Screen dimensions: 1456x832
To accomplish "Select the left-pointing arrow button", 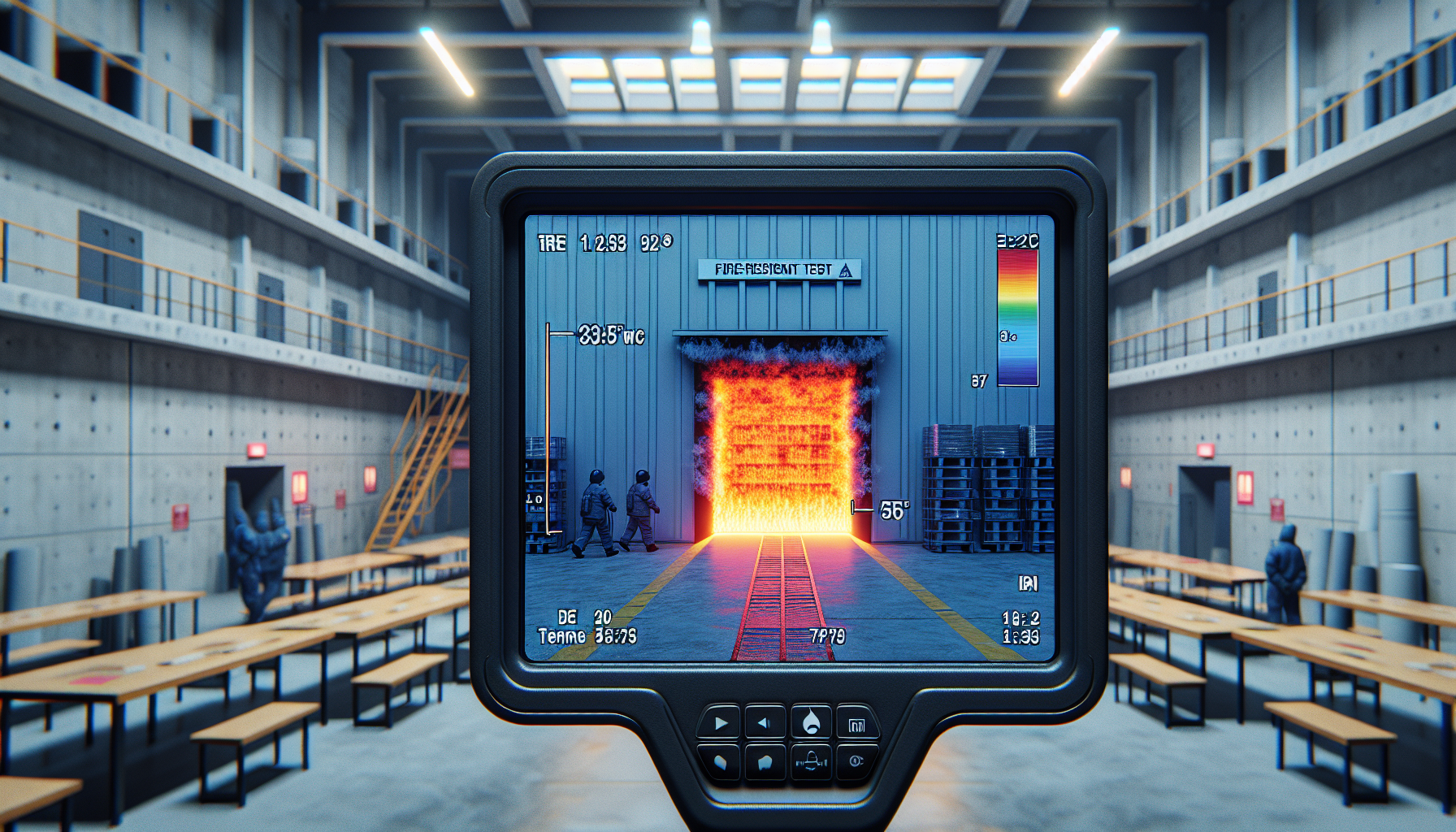I will click(x=765, y=722).
